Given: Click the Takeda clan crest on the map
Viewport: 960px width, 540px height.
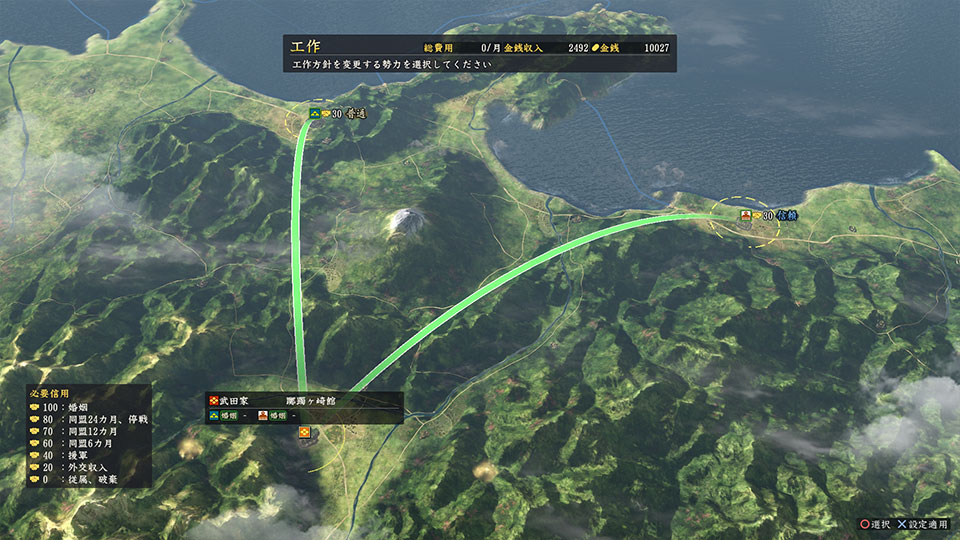Looking at the screenshot, I should tap(305, 432).
